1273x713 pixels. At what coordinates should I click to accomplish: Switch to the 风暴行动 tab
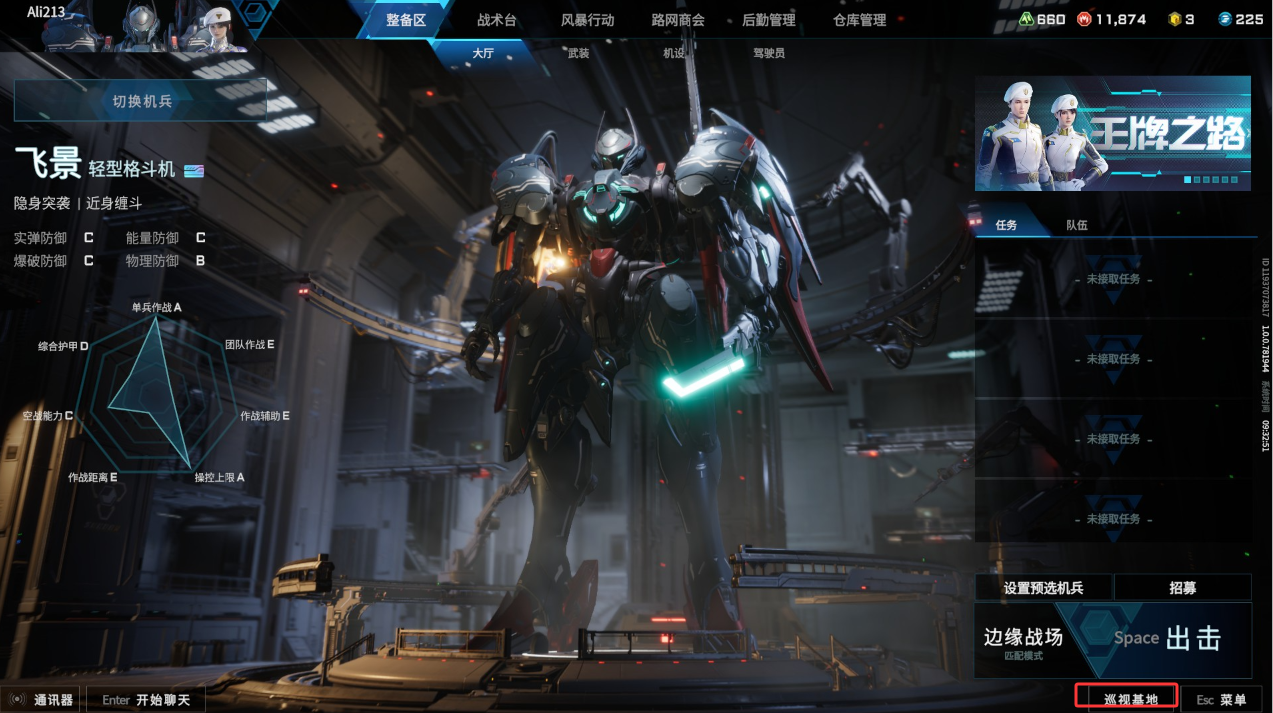coord(588,20)
